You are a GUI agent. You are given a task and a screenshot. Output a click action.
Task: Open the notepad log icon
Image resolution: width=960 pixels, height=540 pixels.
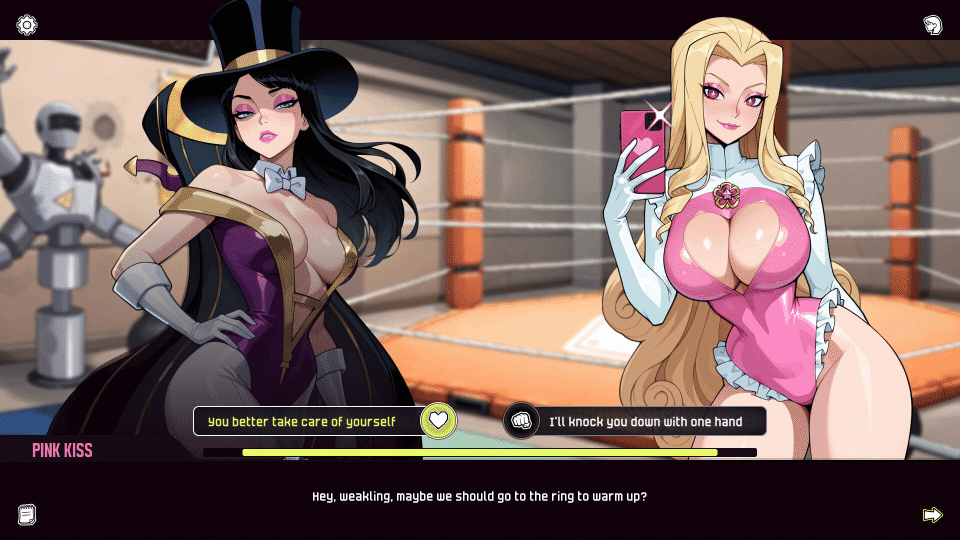pyautogui.click(x=27, y=514)
